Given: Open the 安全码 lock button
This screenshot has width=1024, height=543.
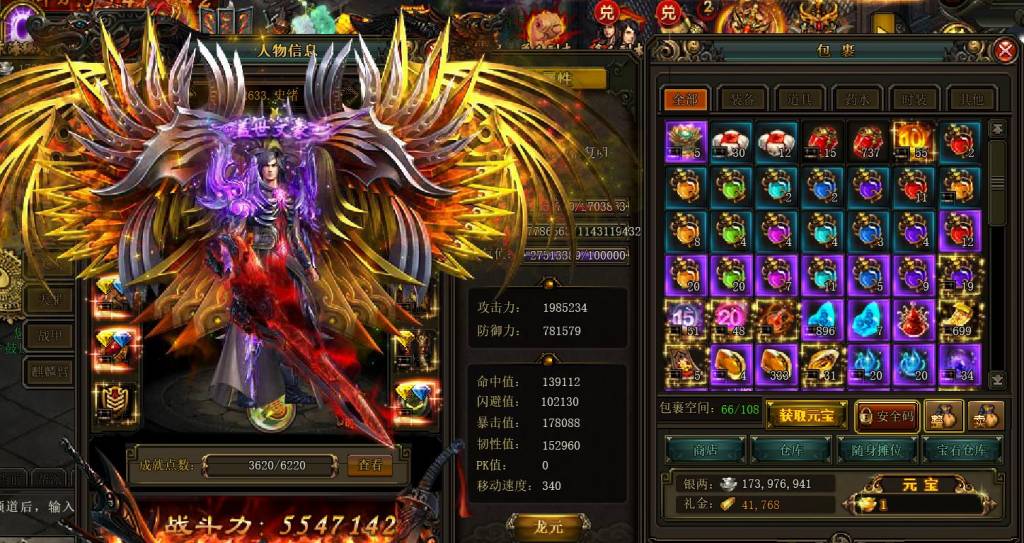Looking at the screenshot, I should 884,413.
